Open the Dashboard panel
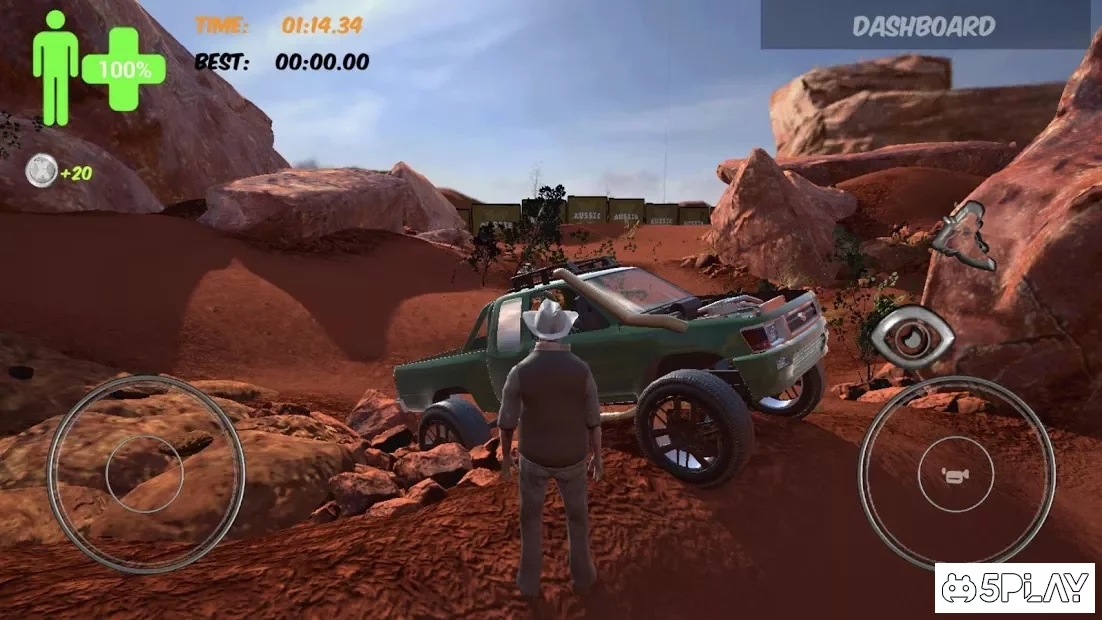This screenshot has height=620, width=1102. 924,25
